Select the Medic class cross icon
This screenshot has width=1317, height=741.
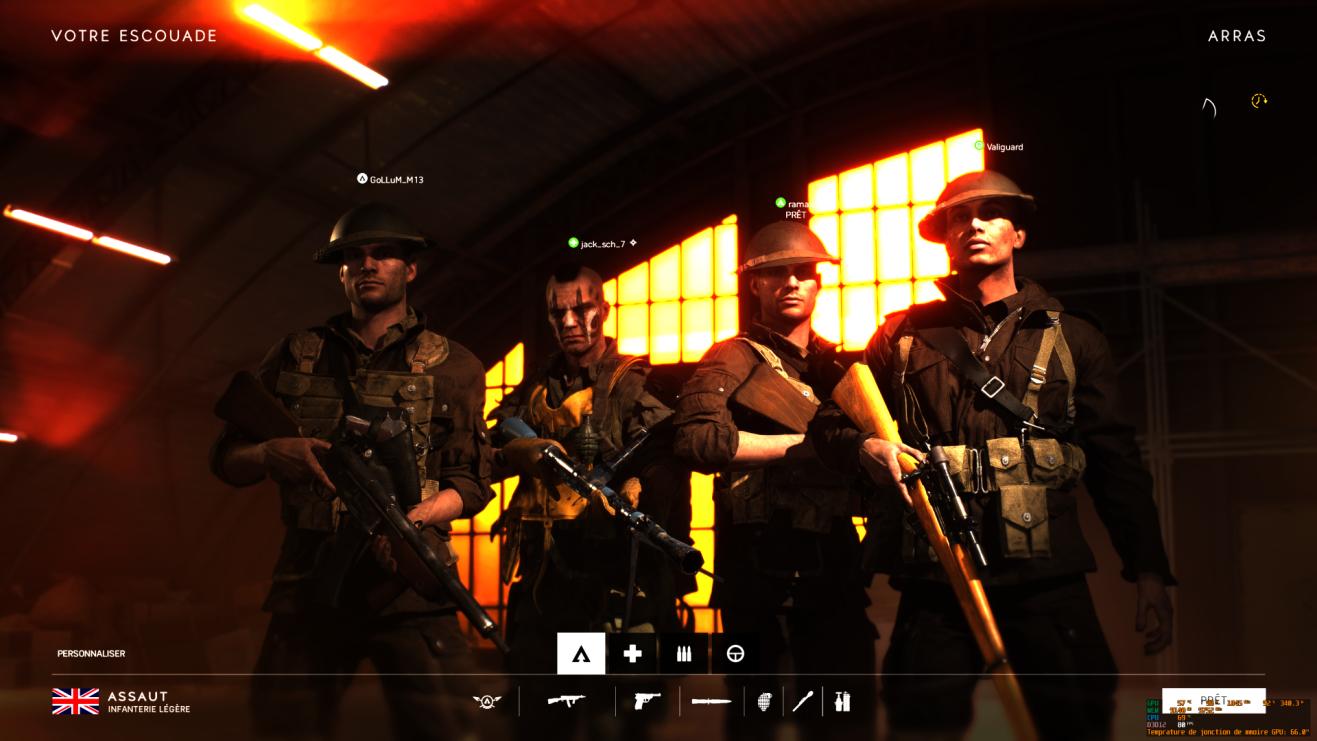pos(631,656)
